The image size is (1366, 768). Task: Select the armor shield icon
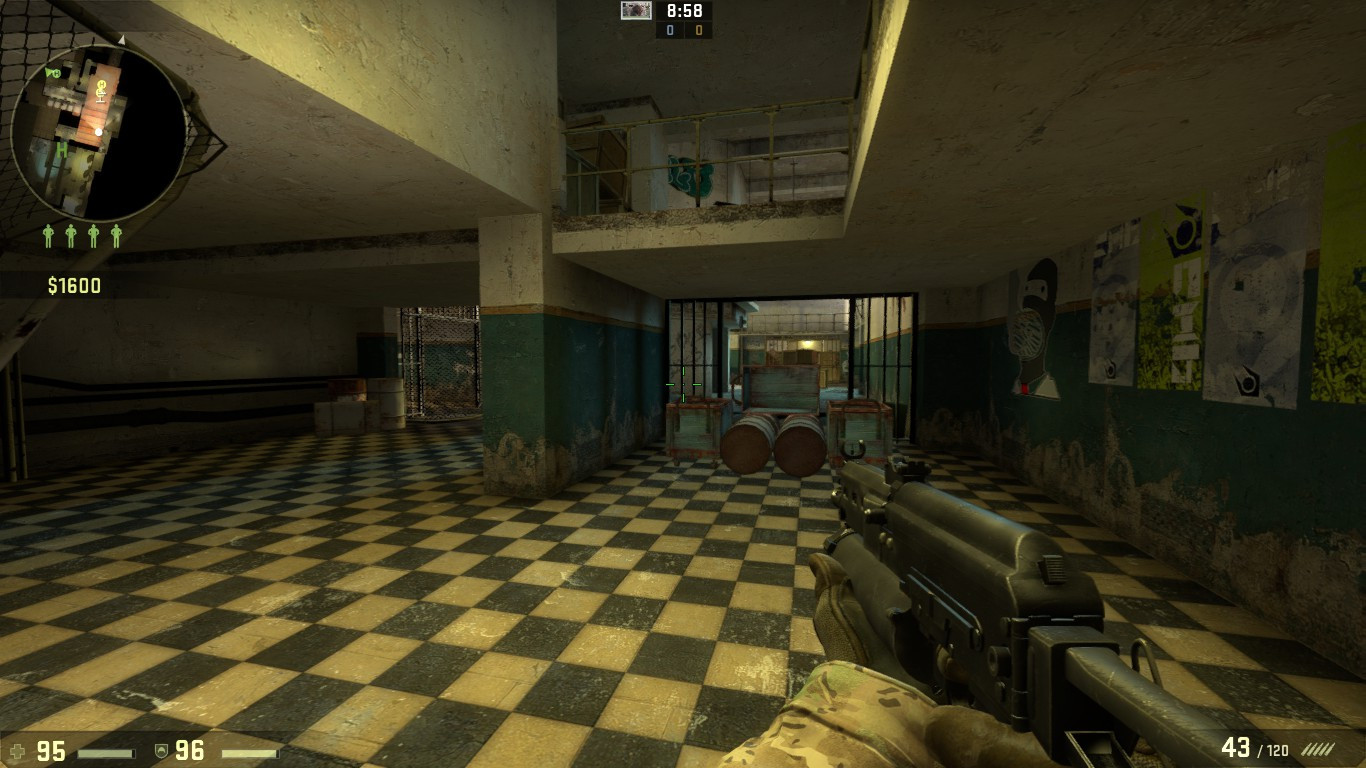point(162,750)
